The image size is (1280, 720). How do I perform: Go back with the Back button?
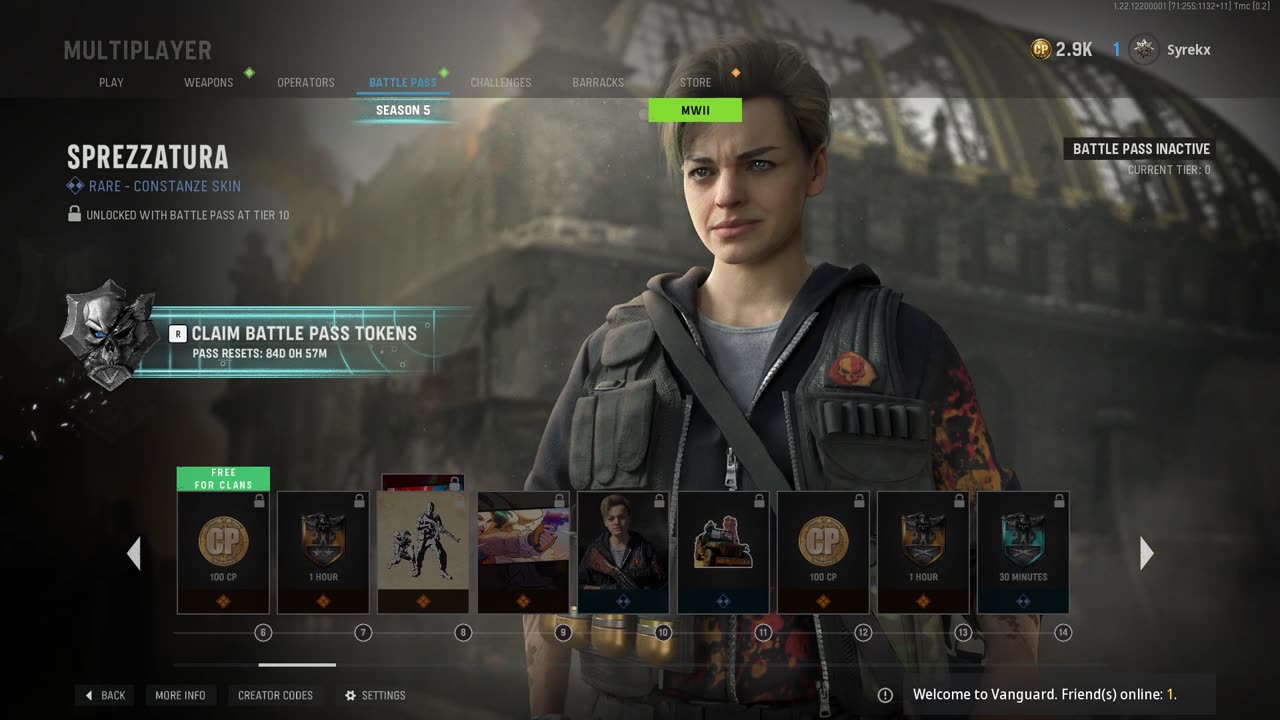105,695
